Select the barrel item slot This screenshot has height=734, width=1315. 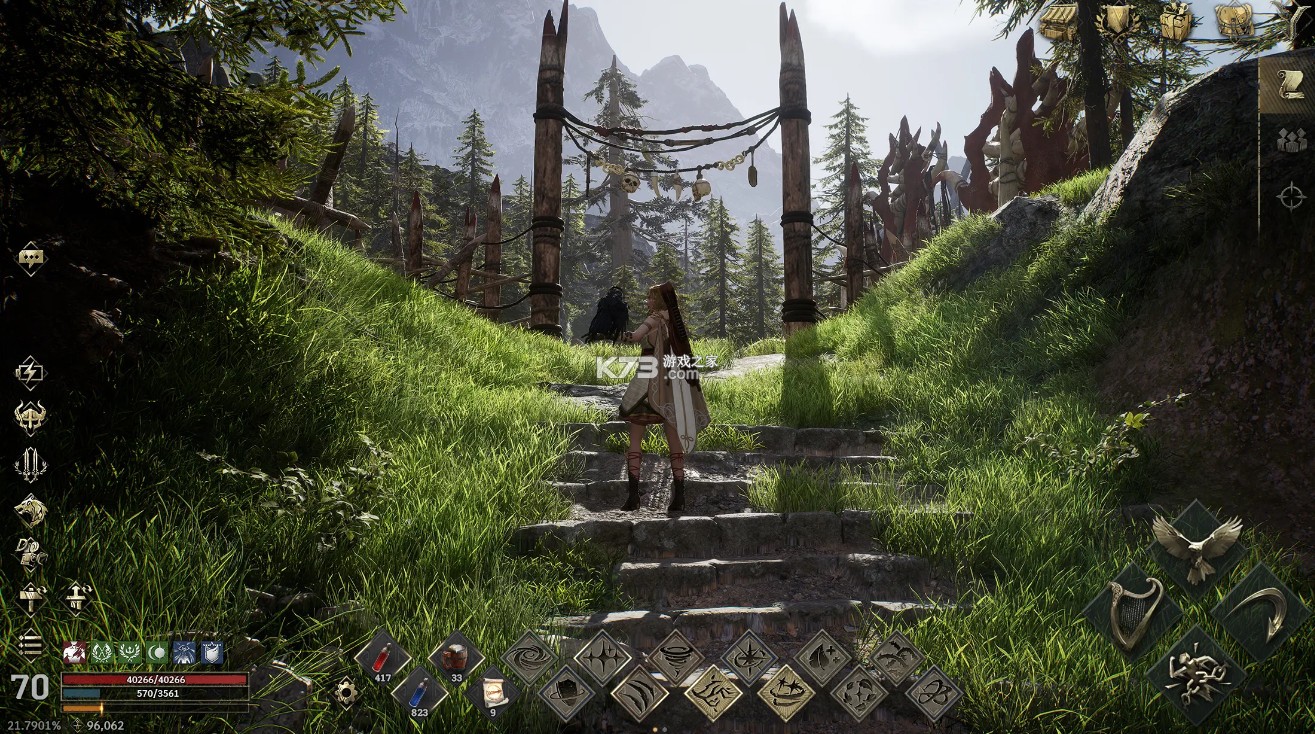[x=456, y=657]
